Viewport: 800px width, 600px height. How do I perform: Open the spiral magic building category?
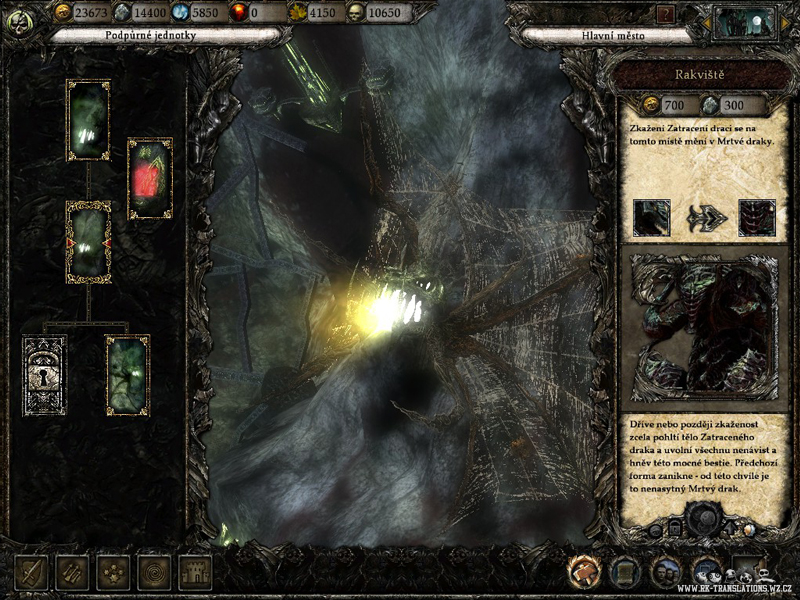[x=154, y=572]
